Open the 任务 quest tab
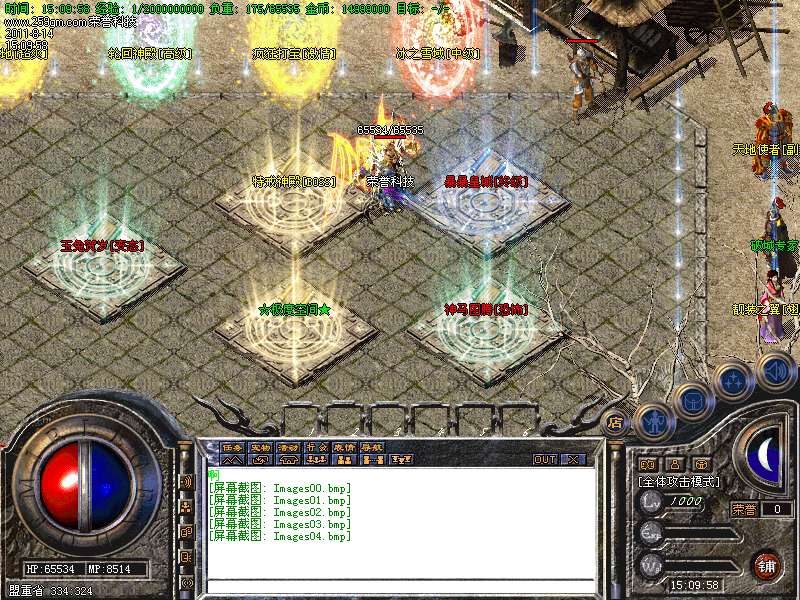Screen dimensions: 800x600 [232, 447]
